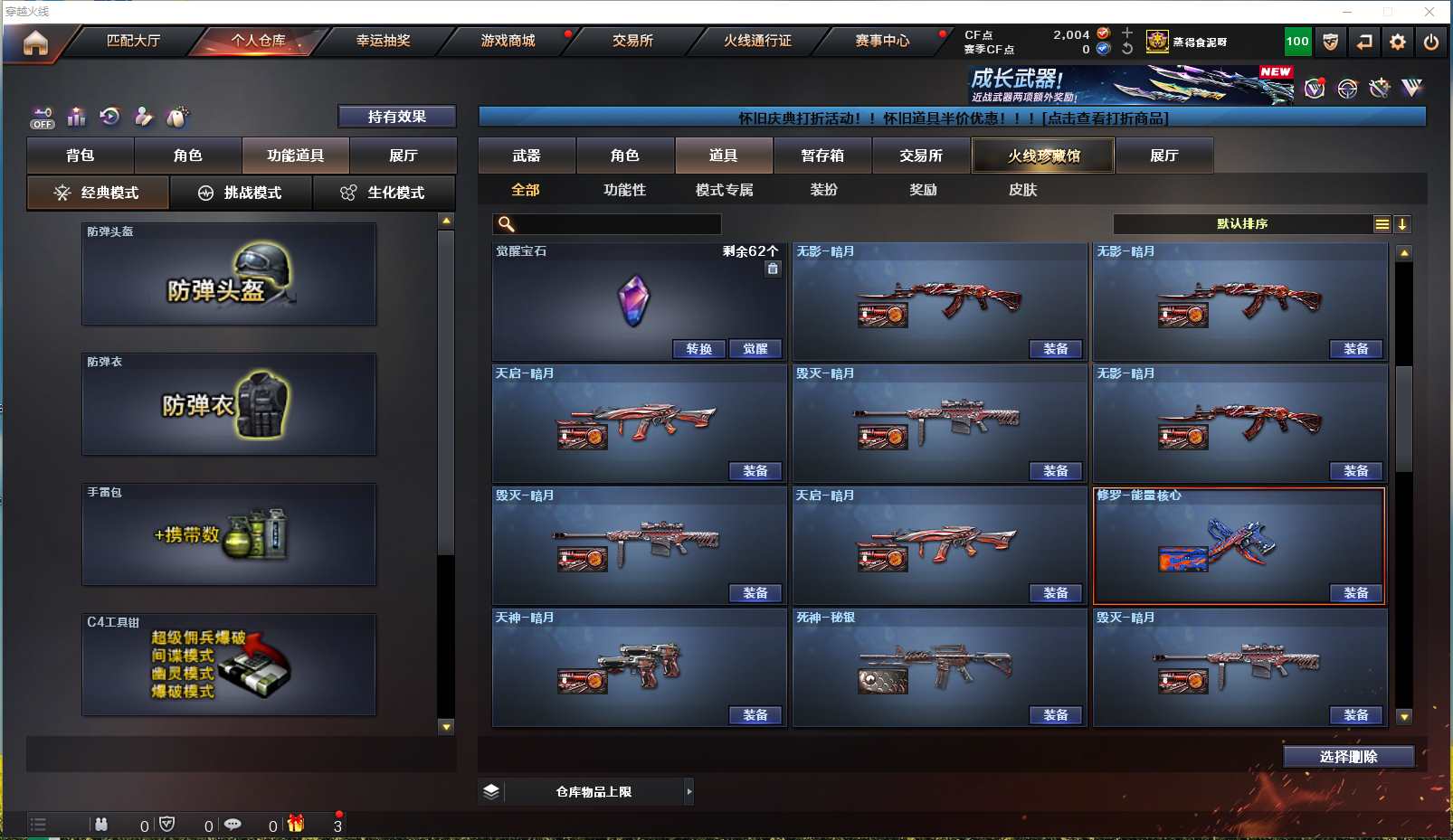Click 觉醒 on the 觉醒宝石 item
Viewport: 1453px width, 840px height.
755,349
